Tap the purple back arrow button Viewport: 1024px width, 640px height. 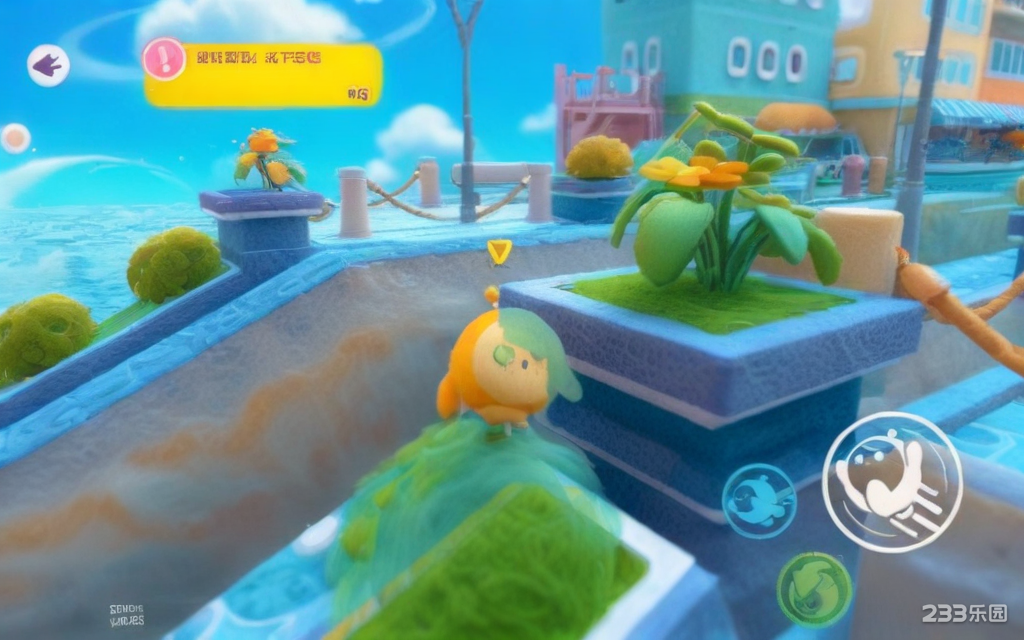pyautogui.click(x=47, y=66)
